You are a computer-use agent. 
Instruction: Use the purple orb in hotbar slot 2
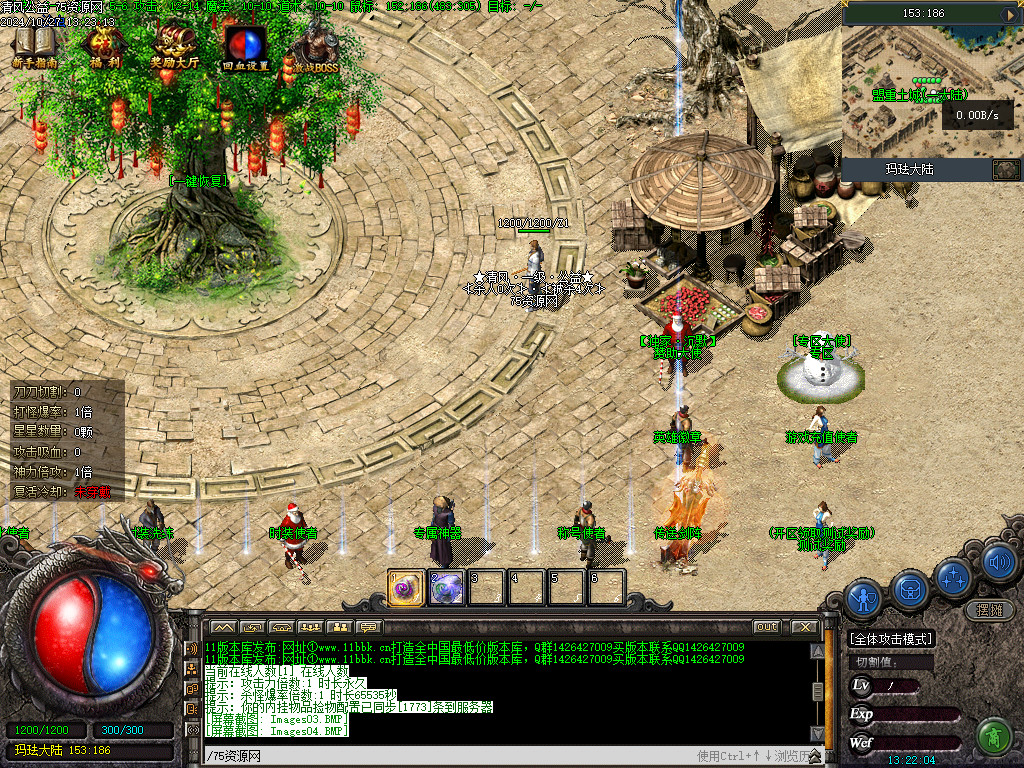(446, 588)
